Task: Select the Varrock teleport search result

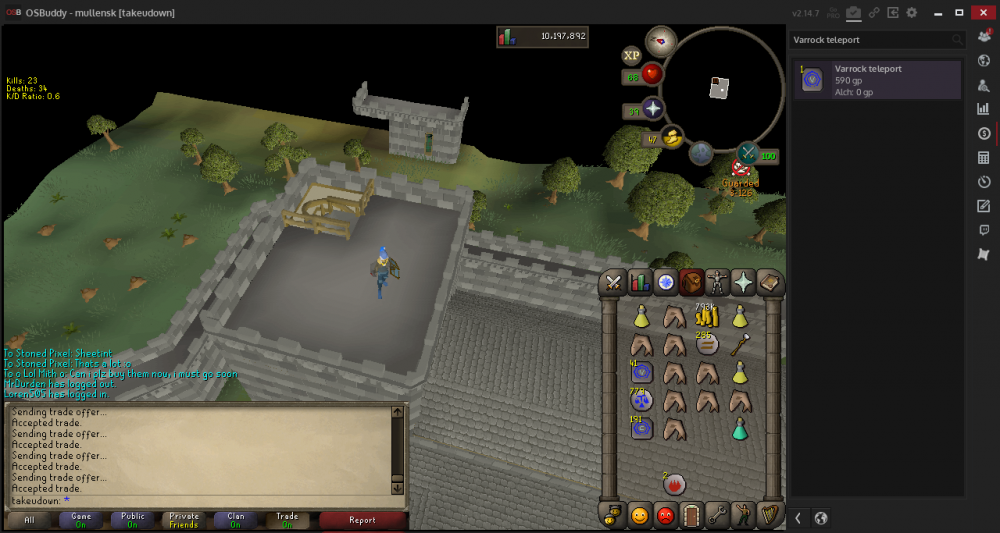Action: point(877,80)
